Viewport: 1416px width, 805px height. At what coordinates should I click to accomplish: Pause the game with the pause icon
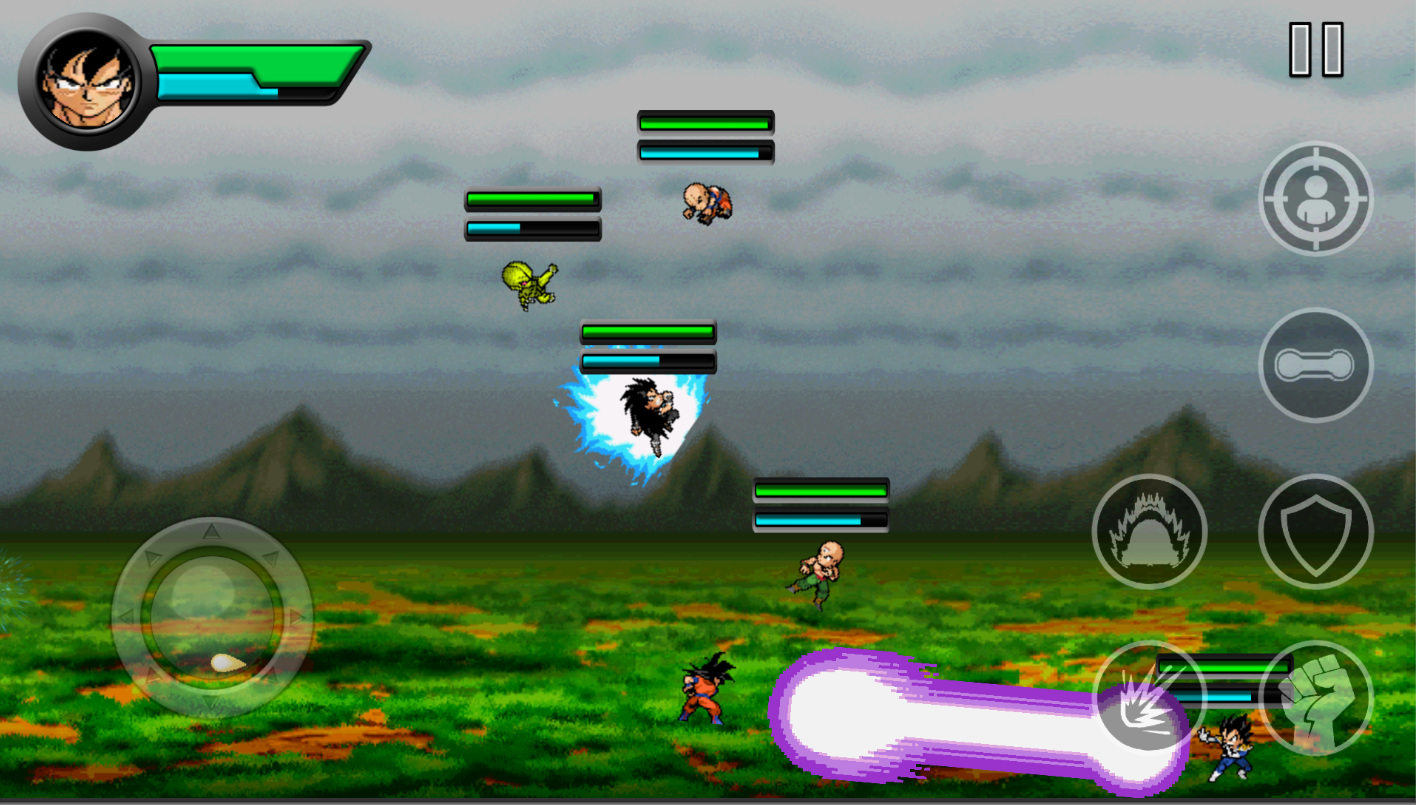1315,47
